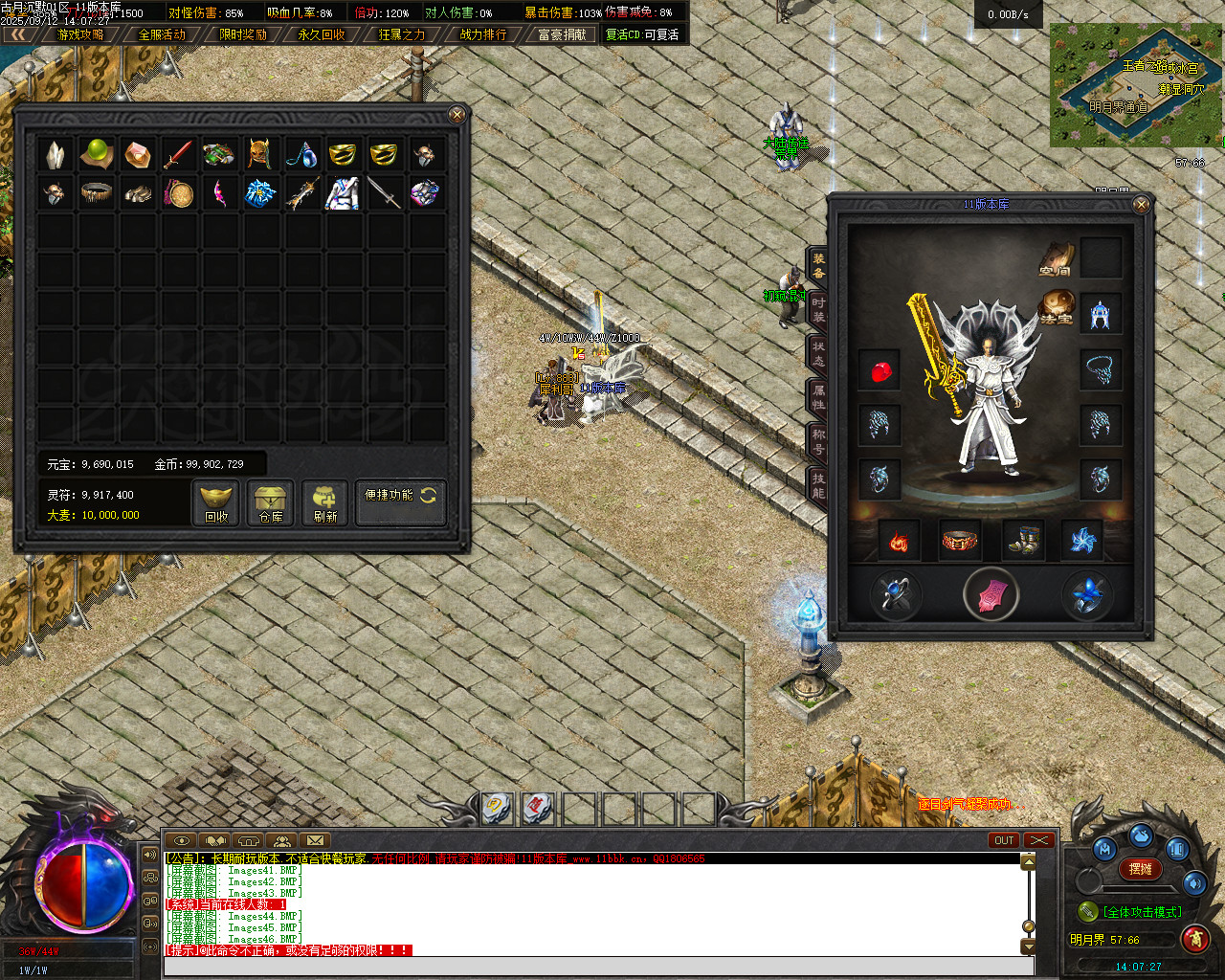Open the 战力排行 power ranking menu
Image resolution: width=1225 pixels, height=980 pixels.
pyautogui.click(x=483, y=34)
